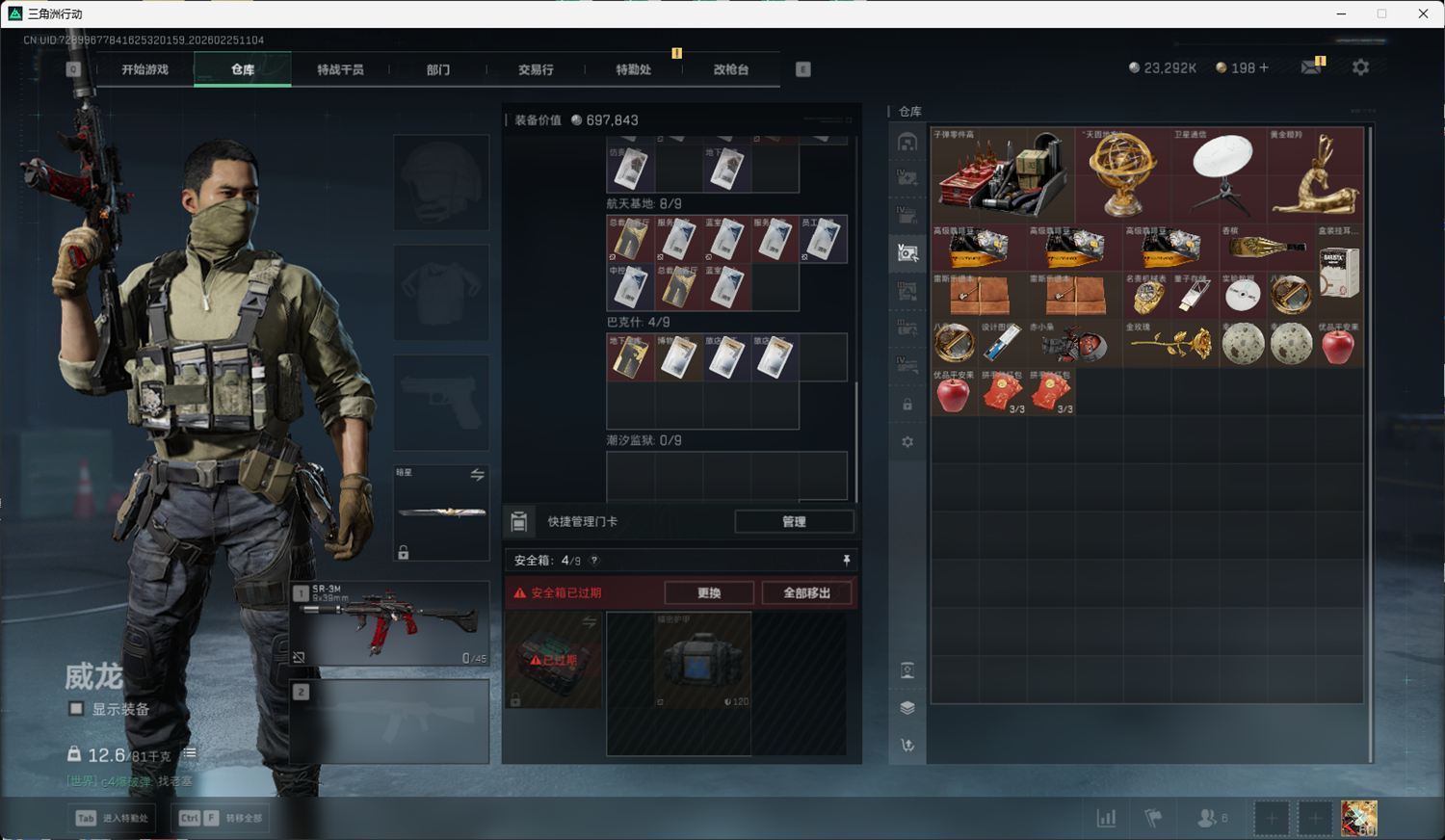
Task: Select the golden armillary sphere item
Action: (x=1122, y=174)
